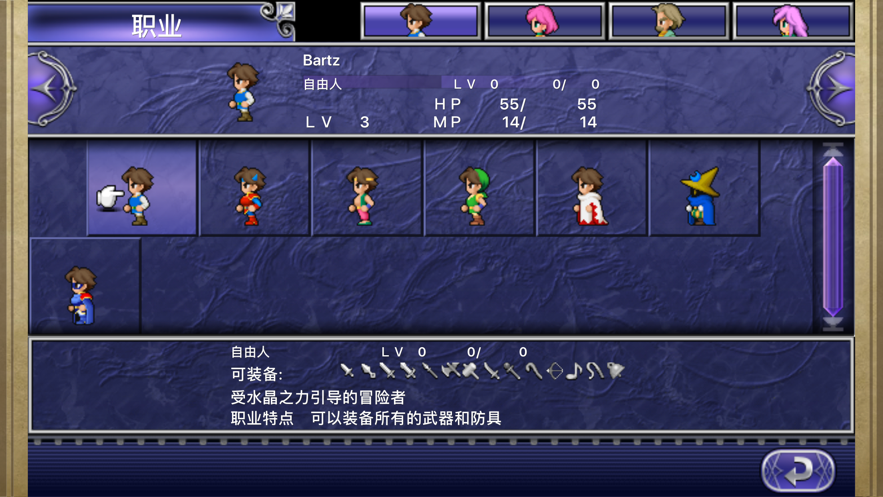The width and height of the screenshot is (883, 497).
Task: Pick the Monk job tile
Action: tap(367, 189)
